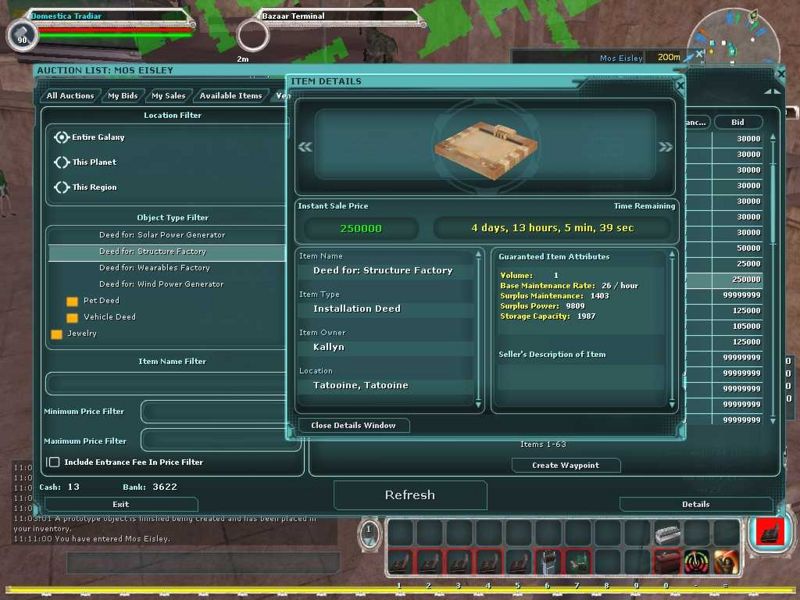Viewport: 800px width, 600px height.
Task: Toggle Include Entrance Fee In Price Filter
Action: (x=54, y=462)
